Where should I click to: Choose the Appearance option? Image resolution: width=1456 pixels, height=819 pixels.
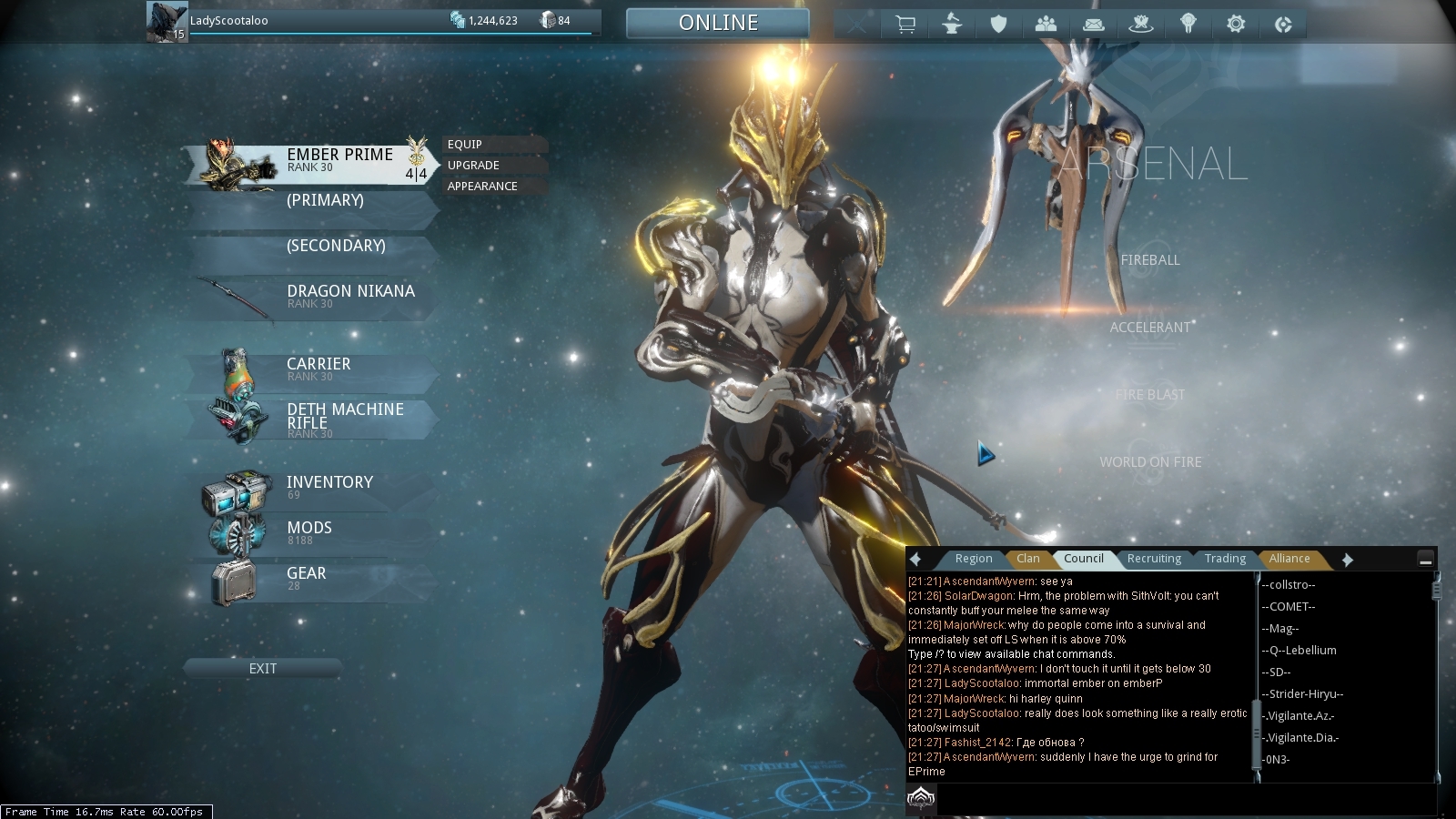[483, 187]
